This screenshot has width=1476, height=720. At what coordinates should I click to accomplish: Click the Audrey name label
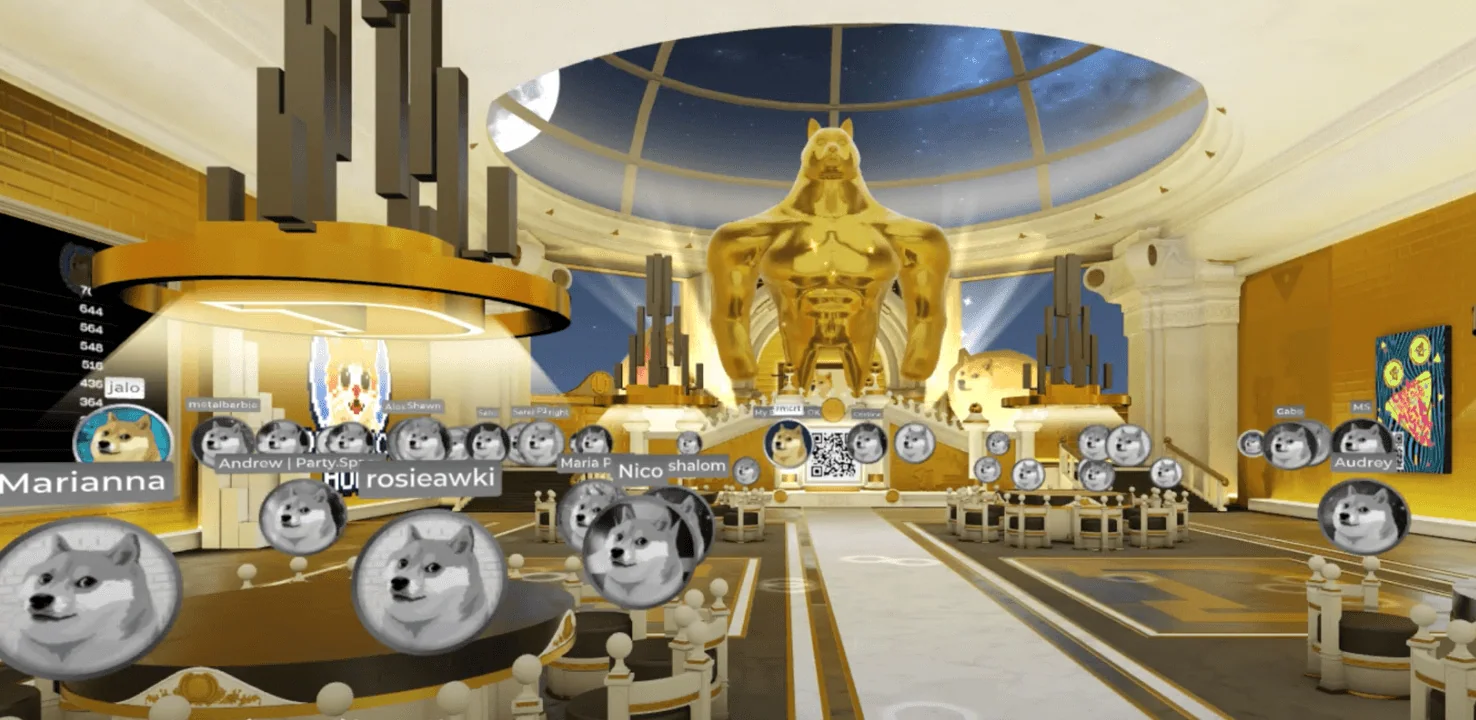pos(1362,462)
